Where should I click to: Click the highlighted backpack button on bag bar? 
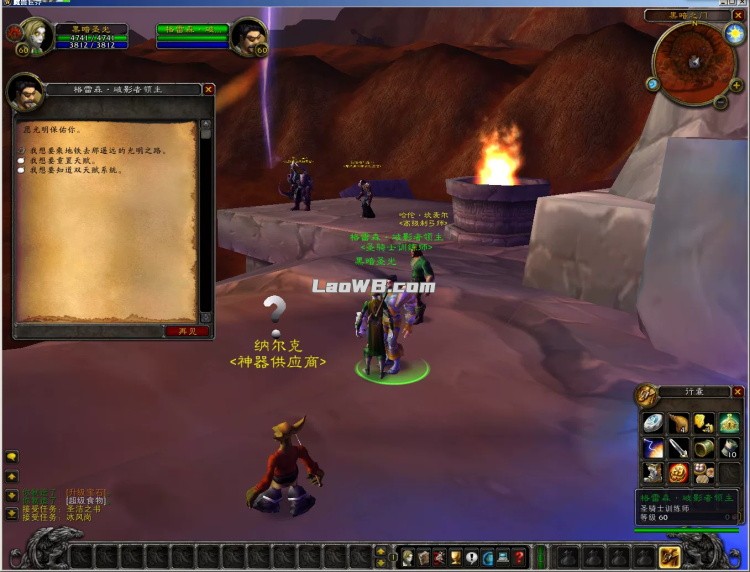coord(670,556)
